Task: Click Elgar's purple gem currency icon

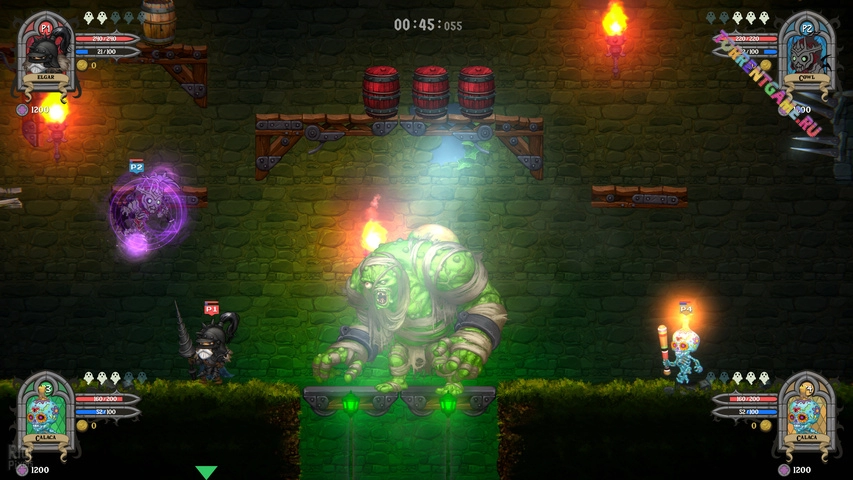Action: point(22,109)
